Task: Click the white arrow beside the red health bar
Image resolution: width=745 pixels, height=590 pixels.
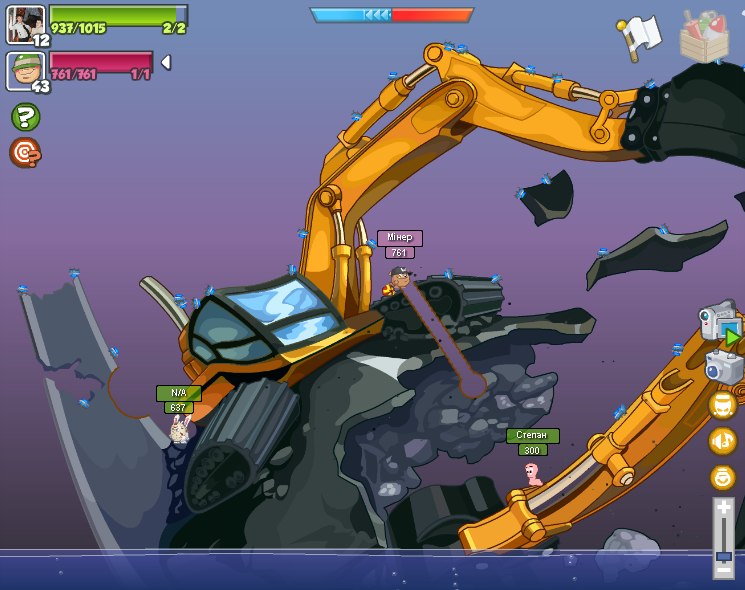Action: click(x=166, y=62)
